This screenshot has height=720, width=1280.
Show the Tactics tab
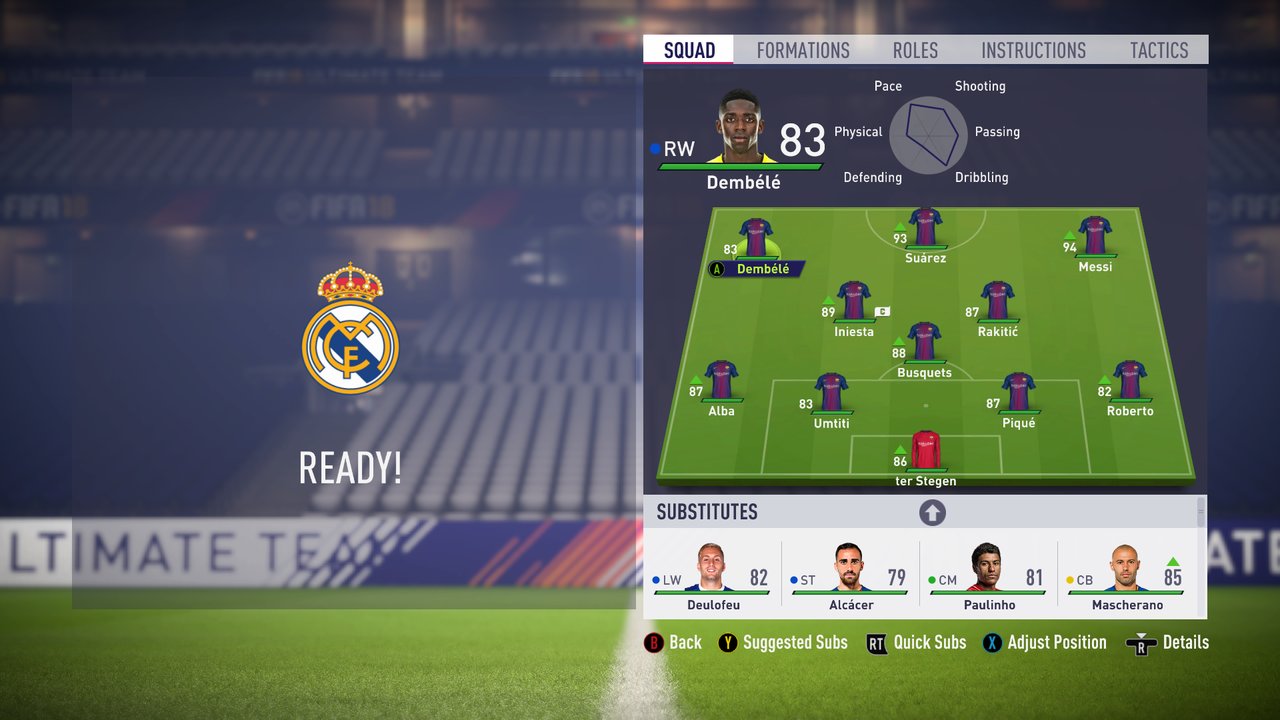1159,50
